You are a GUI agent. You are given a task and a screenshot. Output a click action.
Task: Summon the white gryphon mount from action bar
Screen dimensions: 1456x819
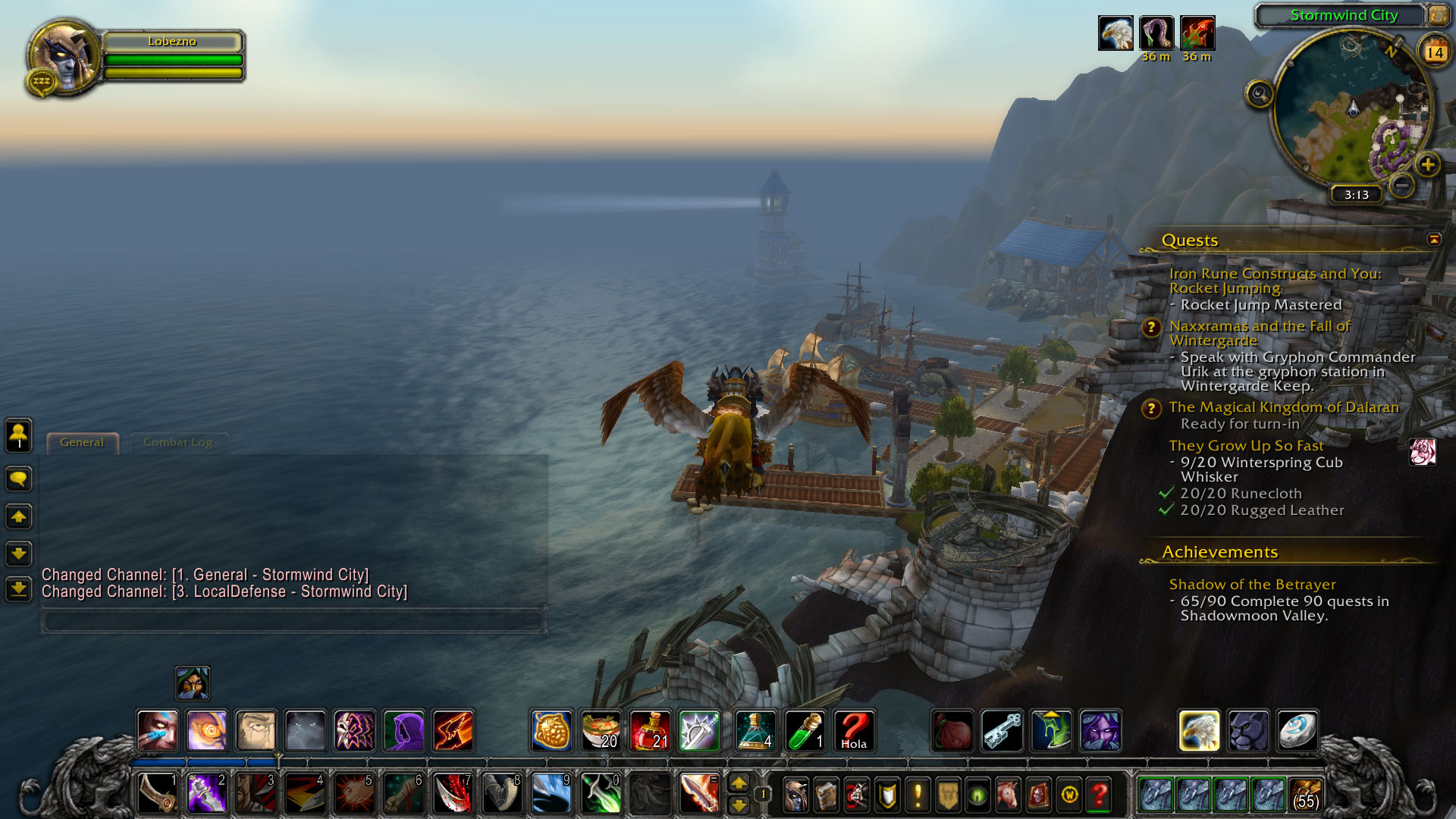pos(1199,731)
